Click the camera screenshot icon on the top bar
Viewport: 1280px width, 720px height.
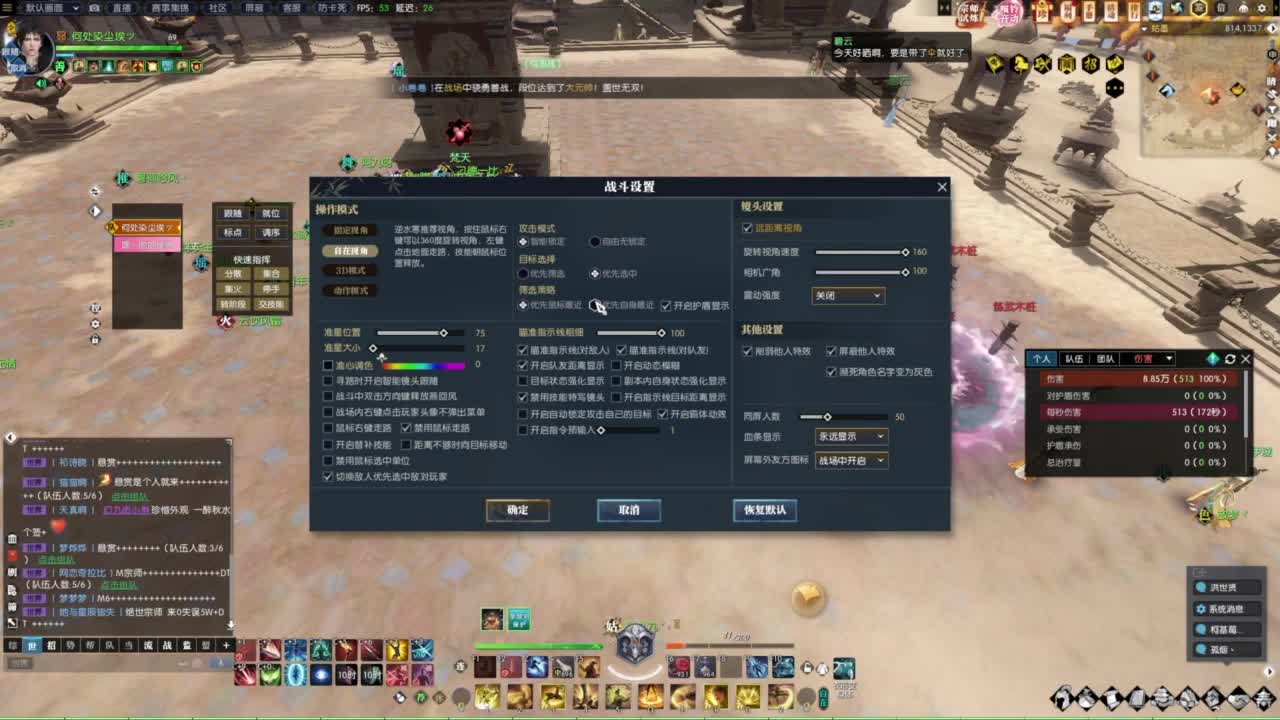94,8
